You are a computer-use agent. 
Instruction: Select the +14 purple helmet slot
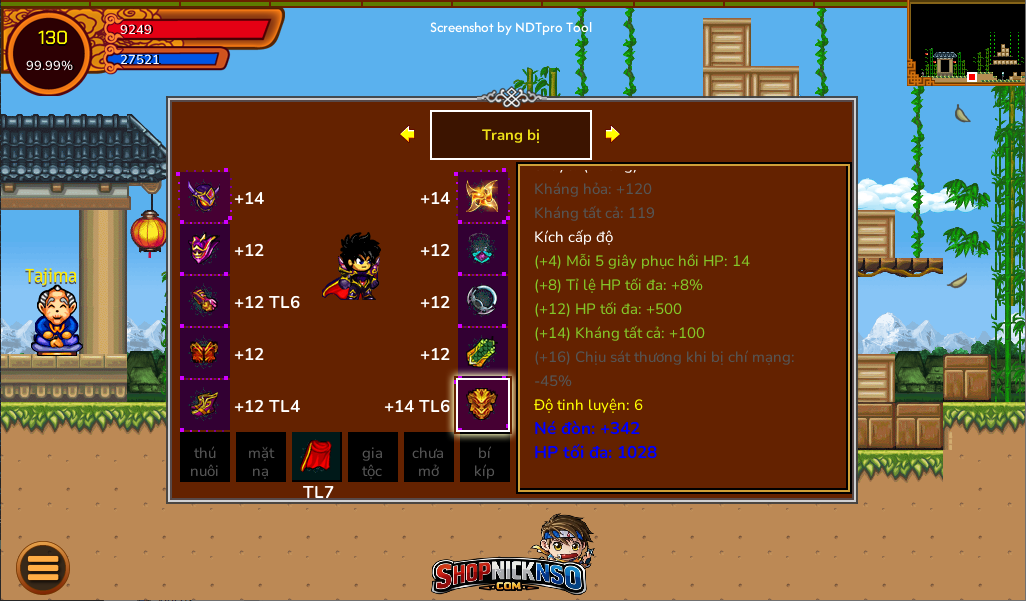click(205, 197)
